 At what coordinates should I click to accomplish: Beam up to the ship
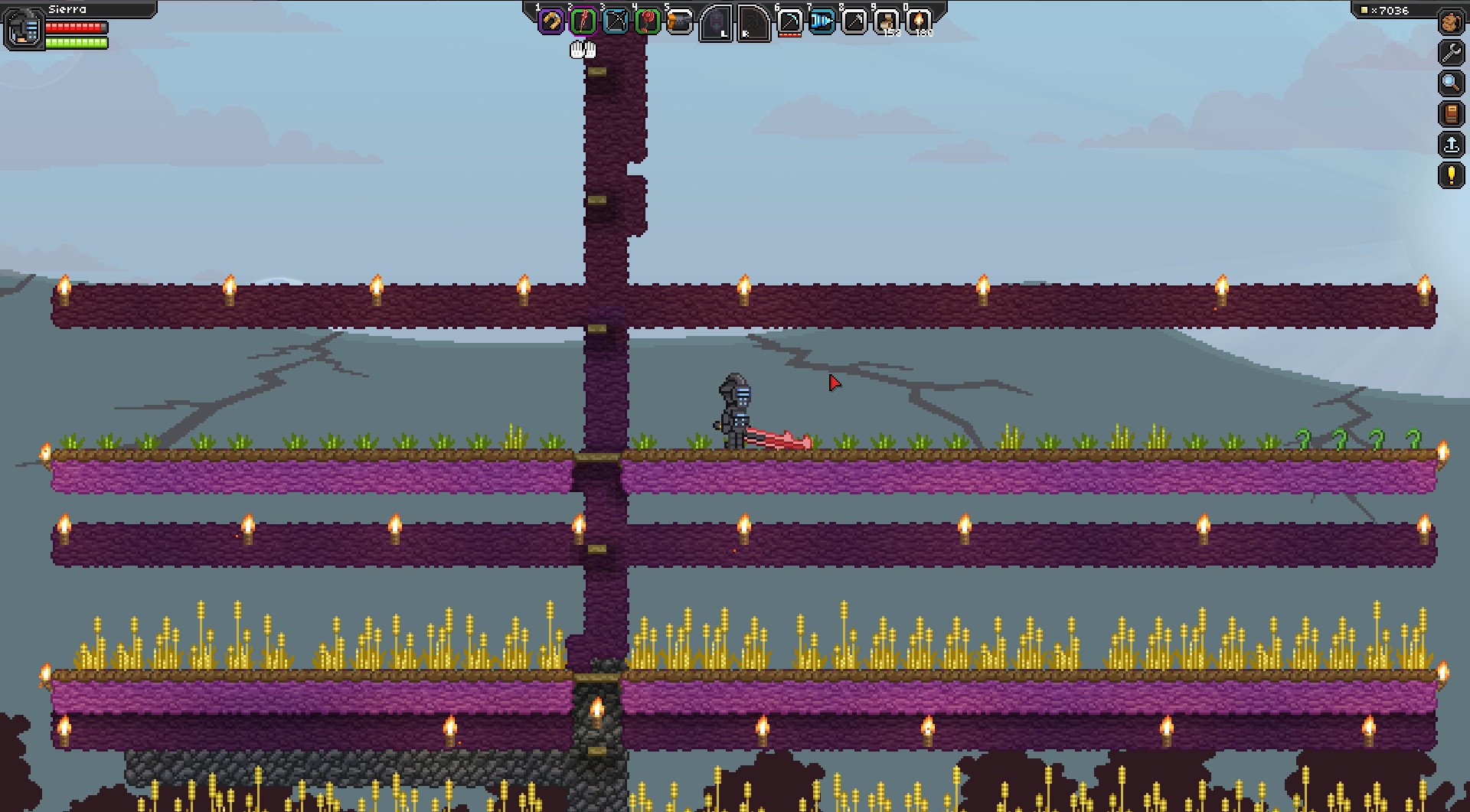(1451, 145)
